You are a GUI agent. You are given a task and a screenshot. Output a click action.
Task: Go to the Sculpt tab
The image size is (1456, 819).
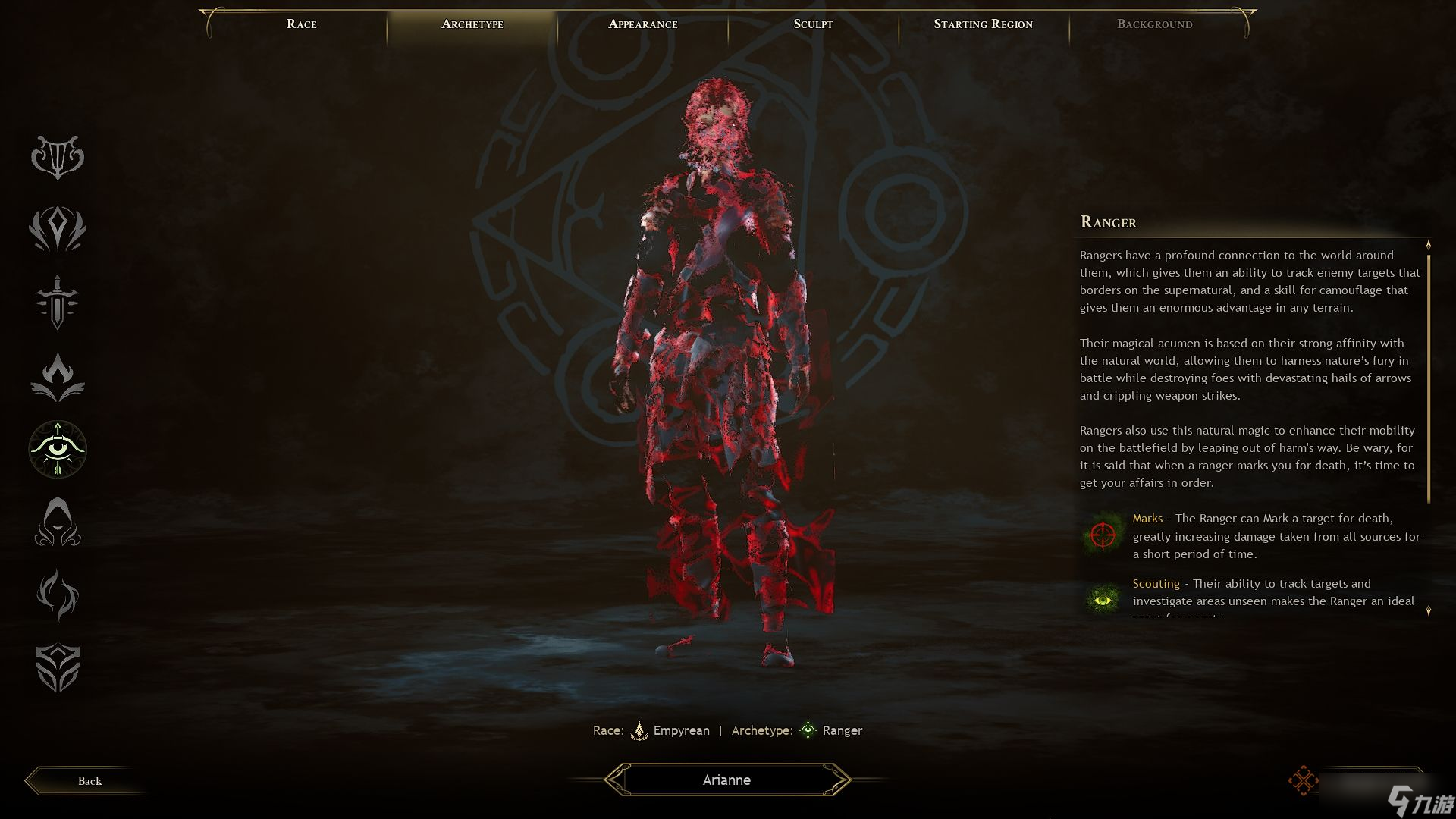coord(813,24)
